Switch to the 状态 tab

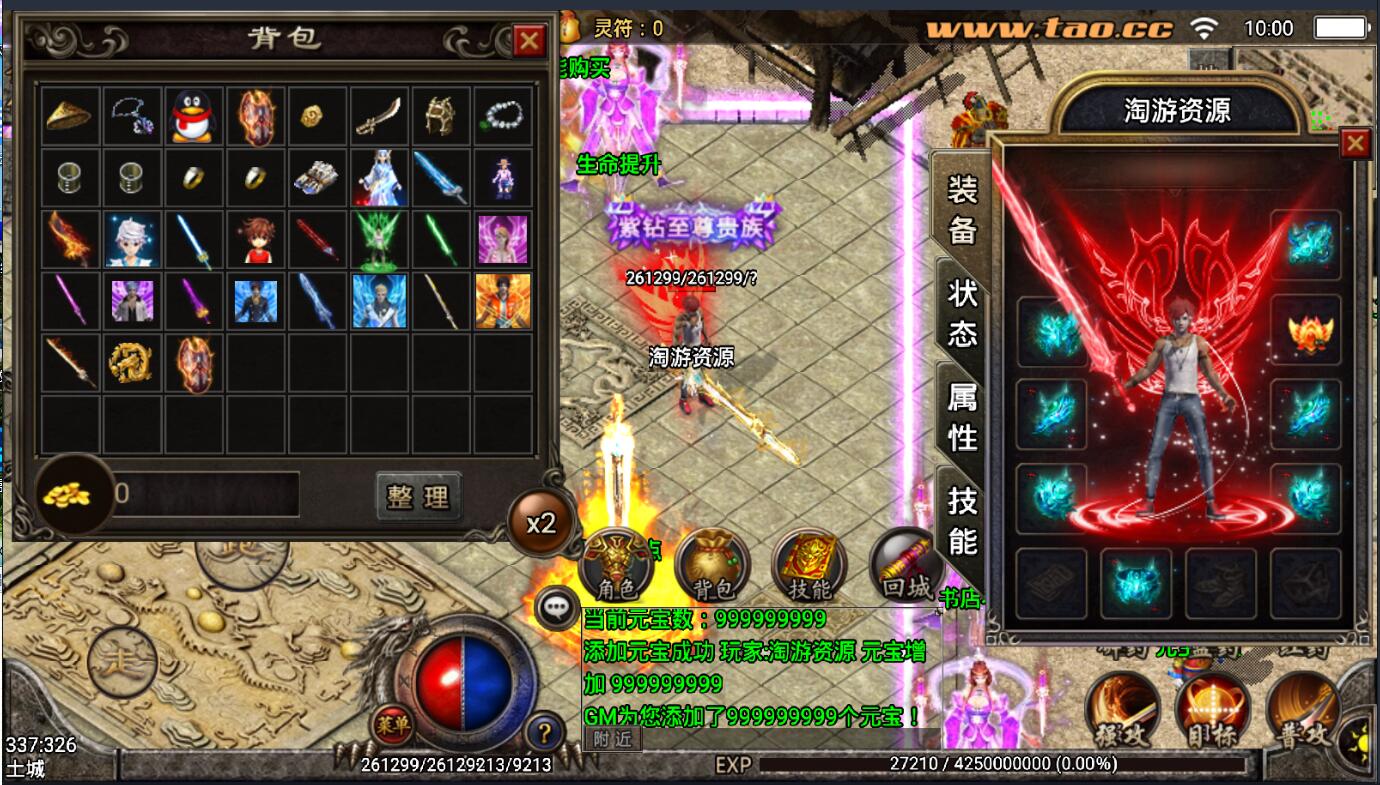[962, 312]
